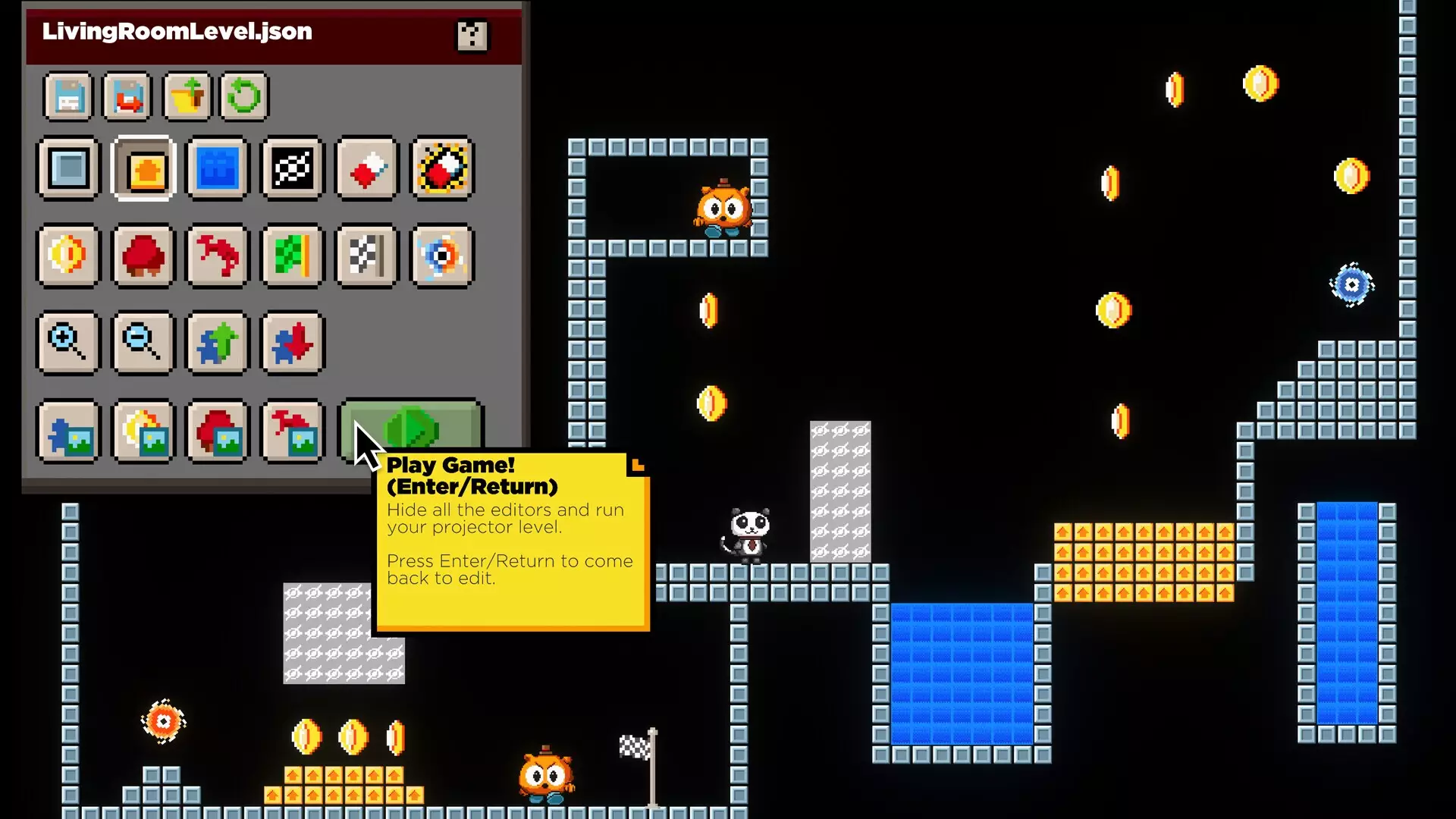Select the green flag marker
The height and width of the screenshot is (819, 1456).
click(292, 256)
